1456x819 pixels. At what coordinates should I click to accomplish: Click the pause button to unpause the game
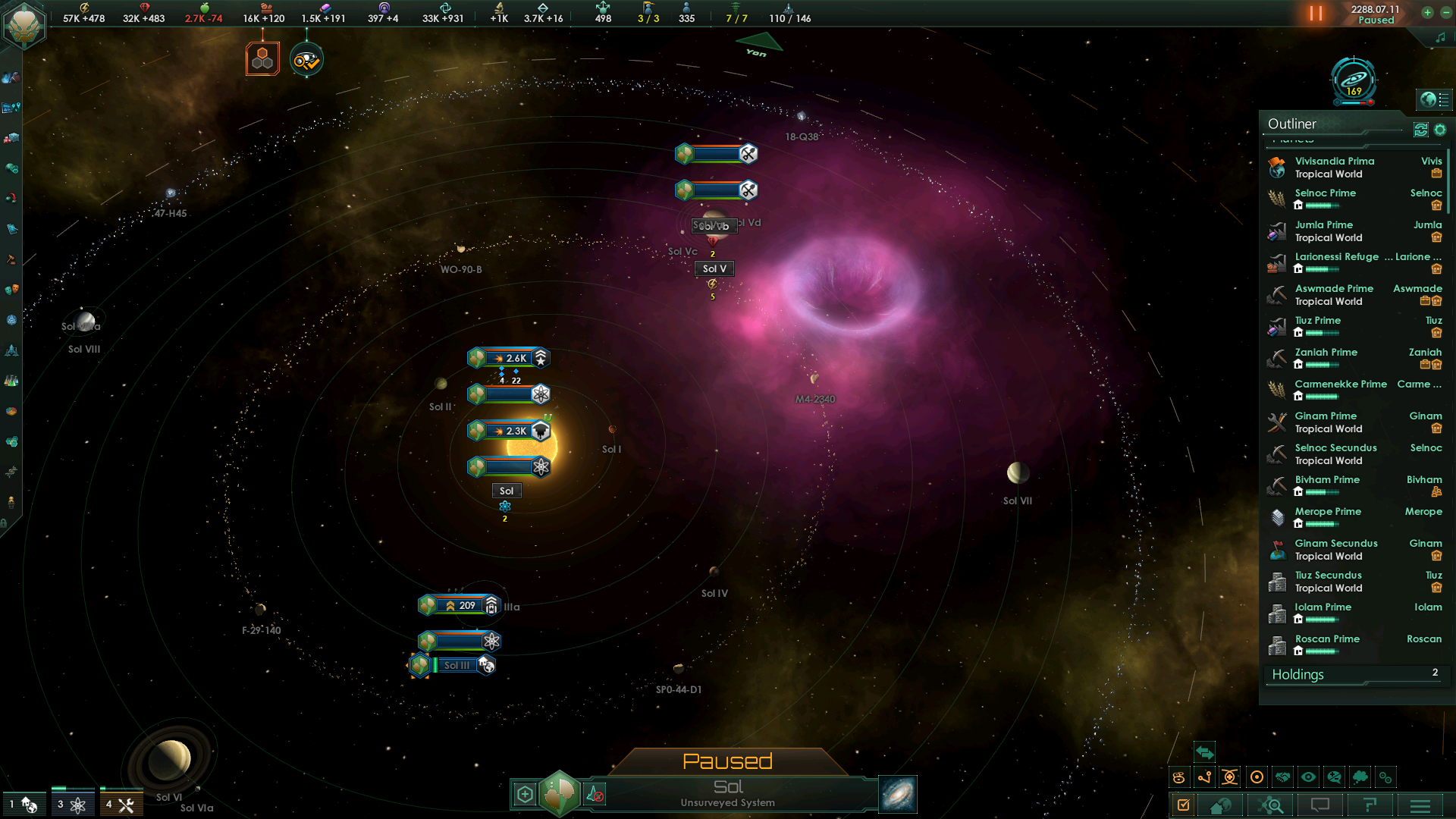click(x=1314, y=13)
